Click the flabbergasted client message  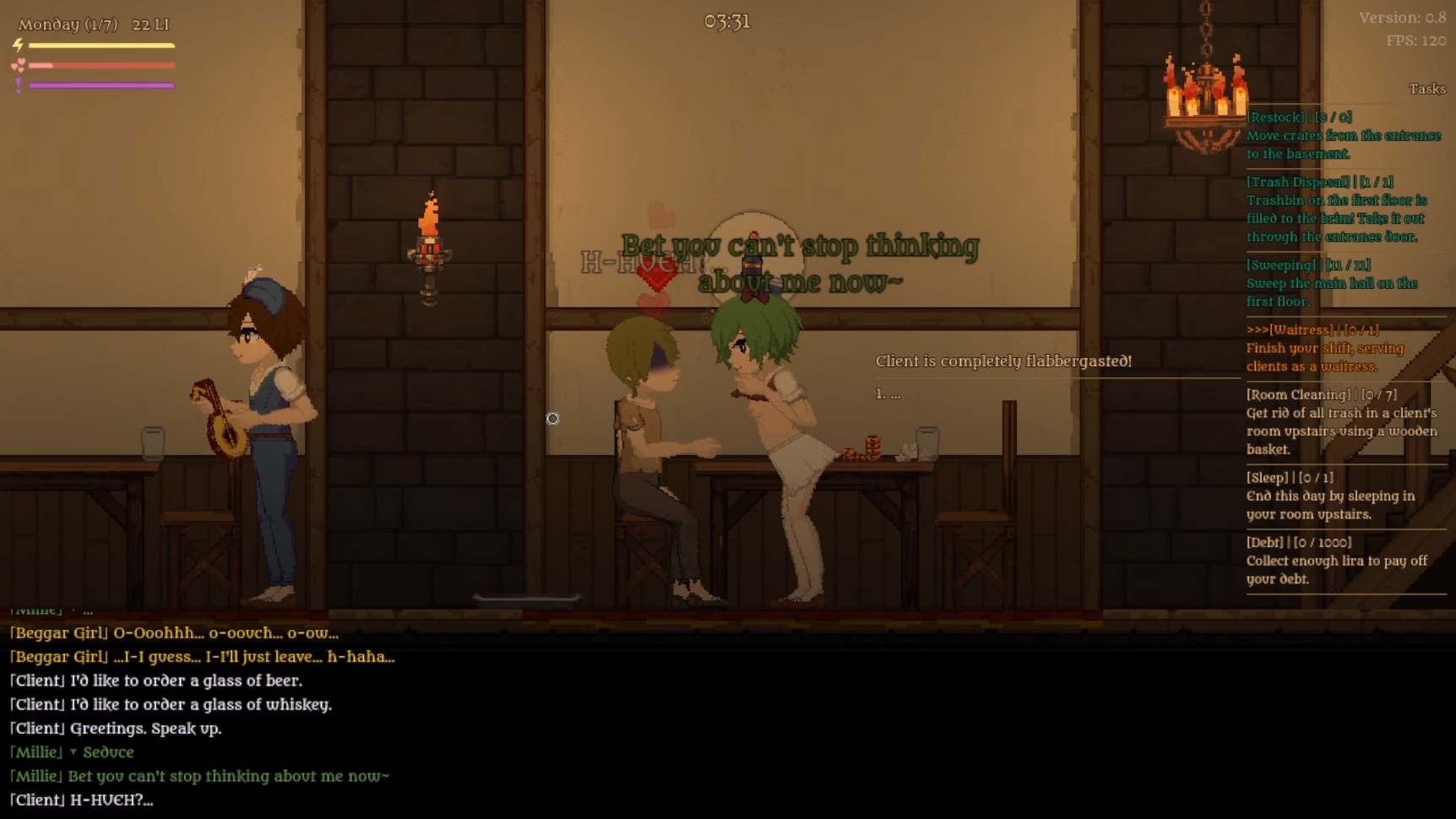point(1003,361)
